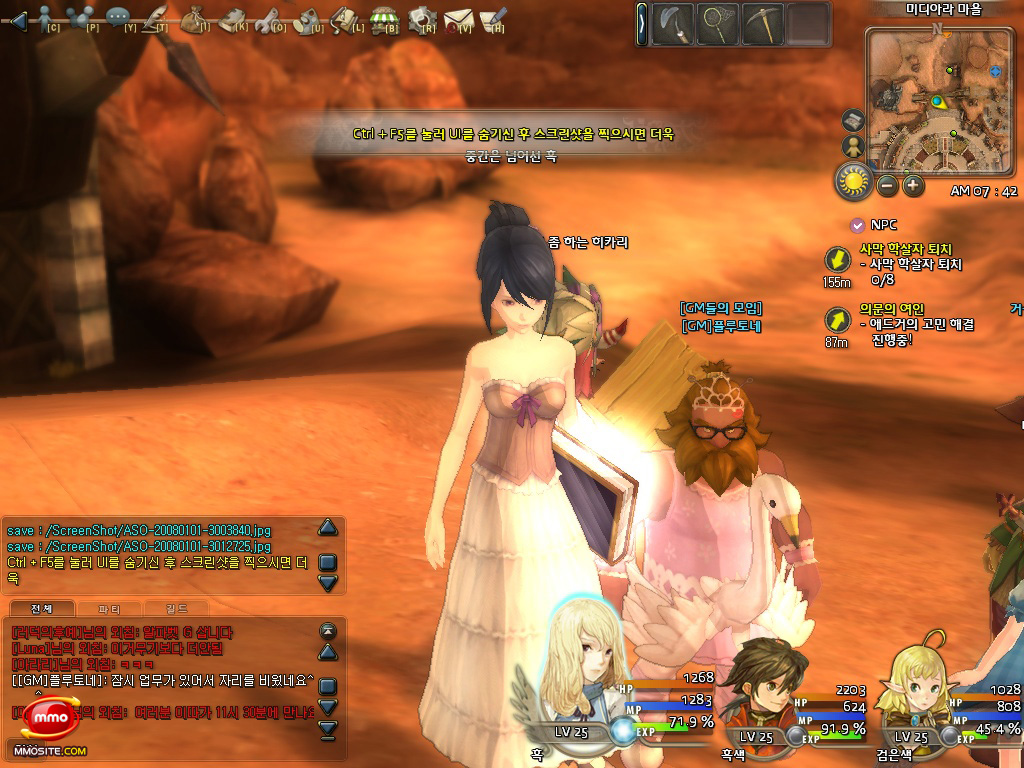Select the sickle tool slot
This screenshot has width=1024, height=768.
click(x=672, y=24)
